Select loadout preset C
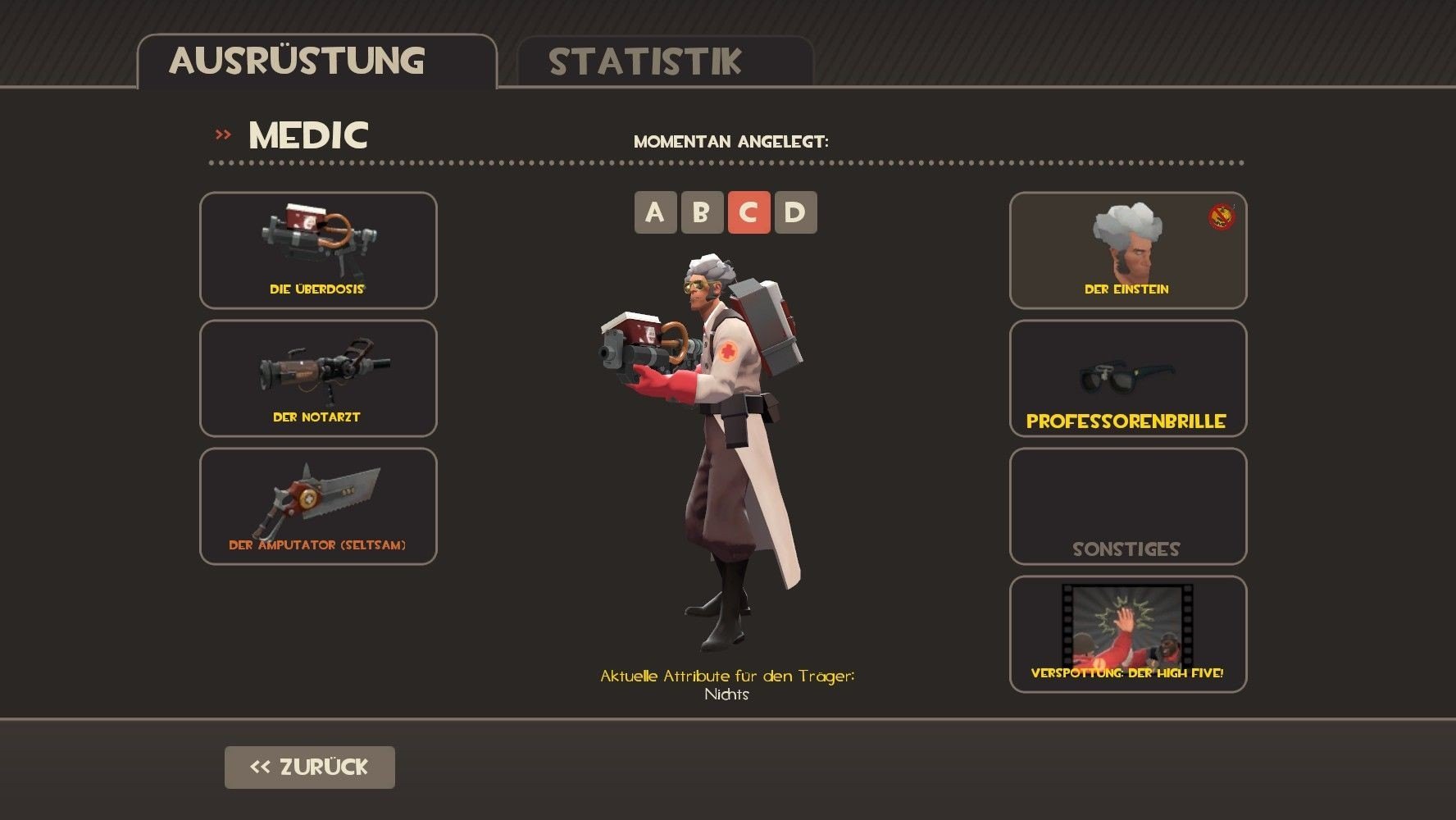1456x820 pixels. [748, 212]
